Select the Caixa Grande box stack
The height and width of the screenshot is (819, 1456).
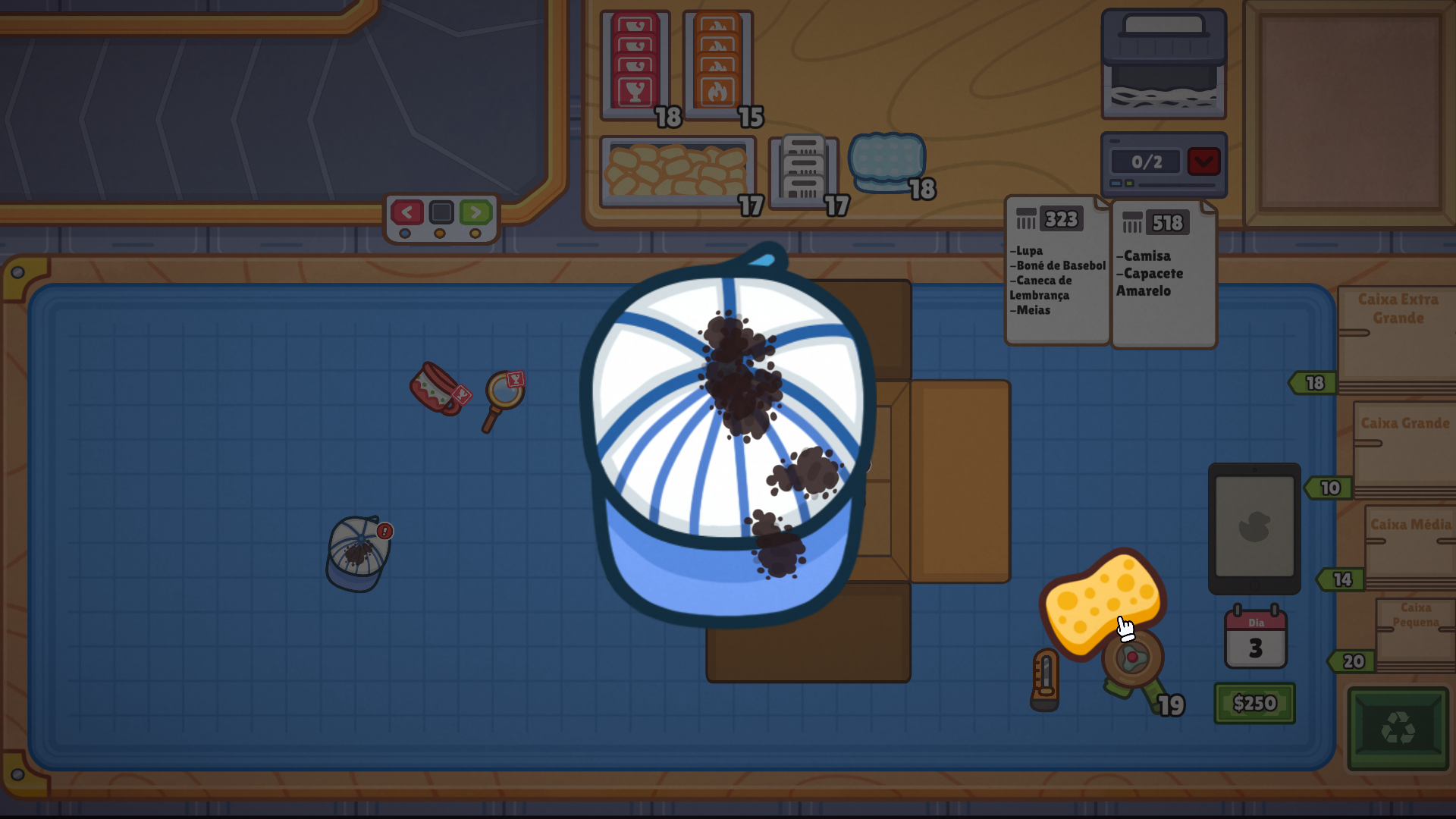click(x=1404, y=447)
